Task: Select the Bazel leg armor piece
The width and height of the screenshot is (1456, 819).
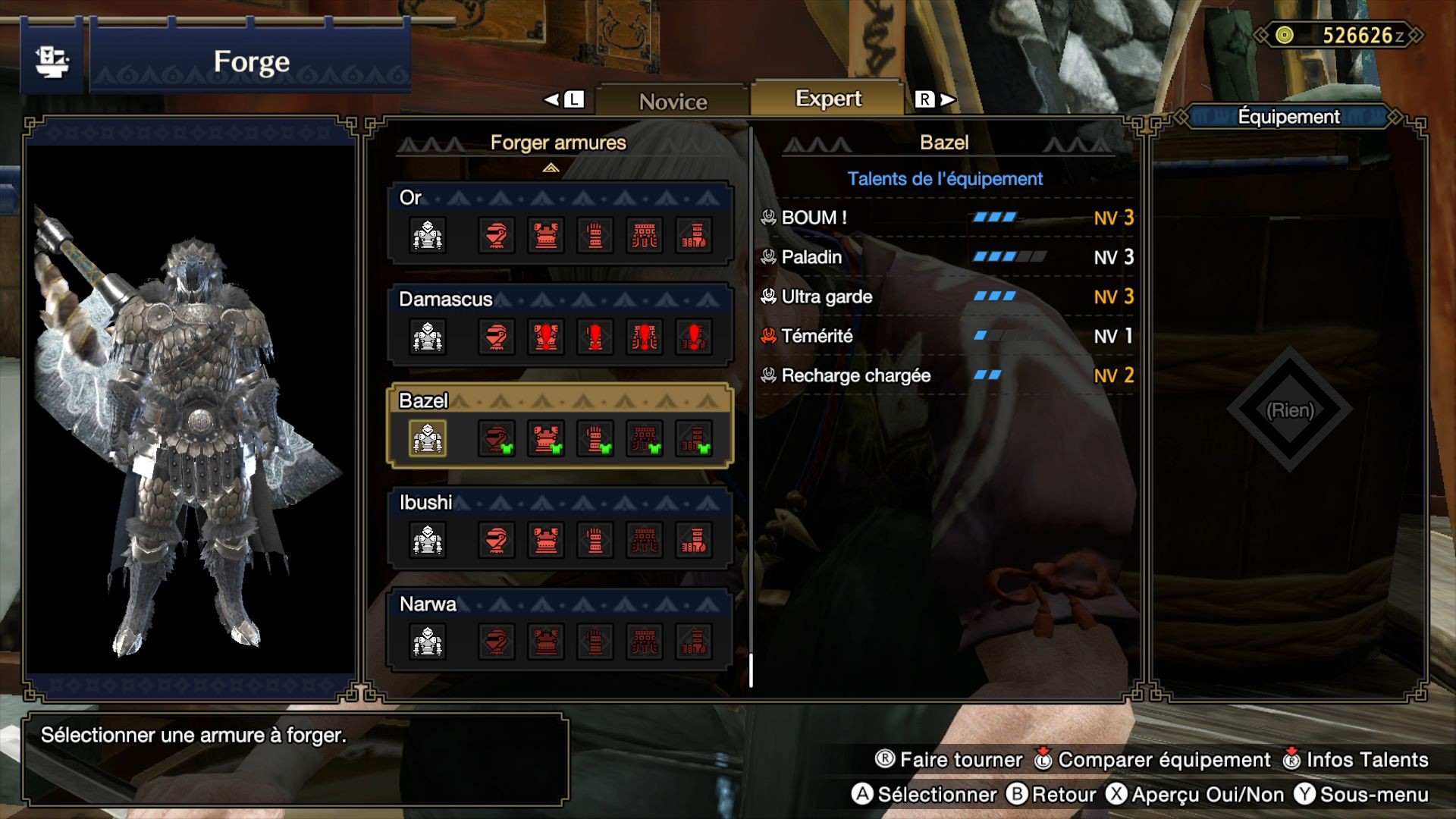Action: tap(694, 439)
